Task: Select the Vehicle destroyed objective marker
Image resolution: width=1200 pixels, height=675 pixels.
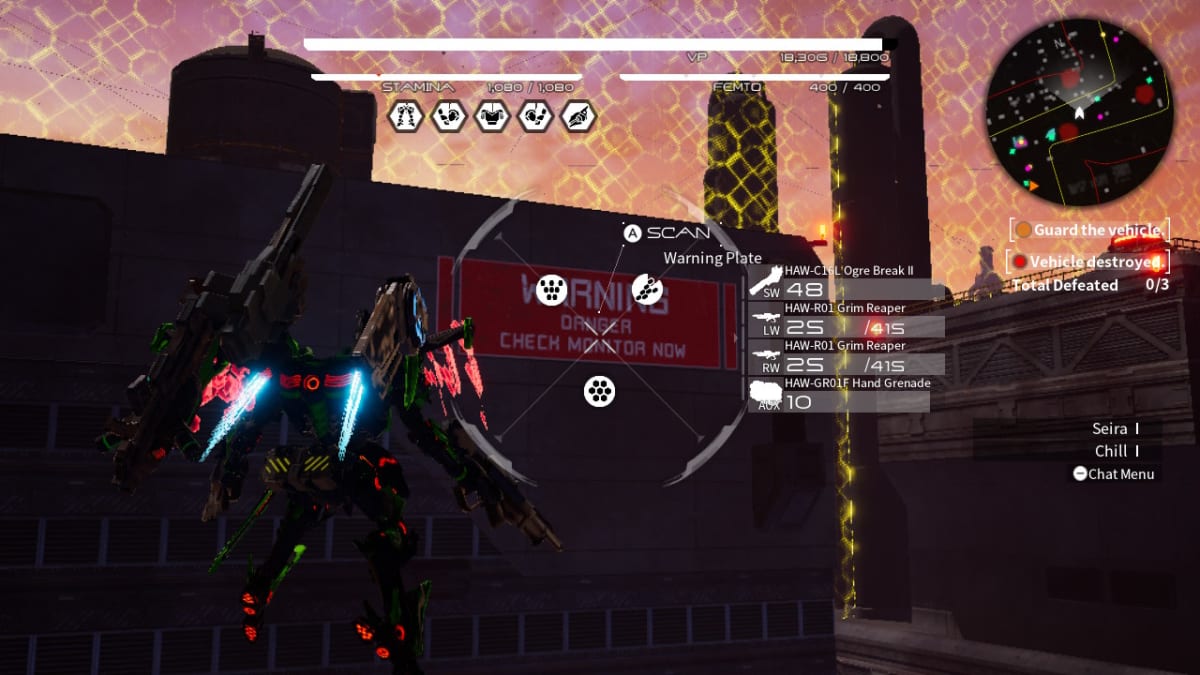Action: pyautogui.click(x=1088, y=262)
